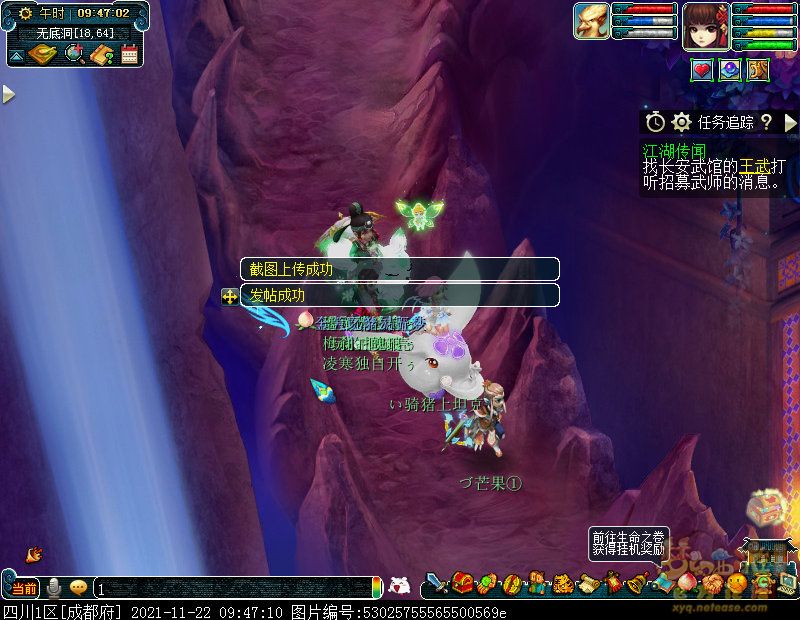Collapse the top-left location panel
Viewport: 800px width, 620px height.
16,56
